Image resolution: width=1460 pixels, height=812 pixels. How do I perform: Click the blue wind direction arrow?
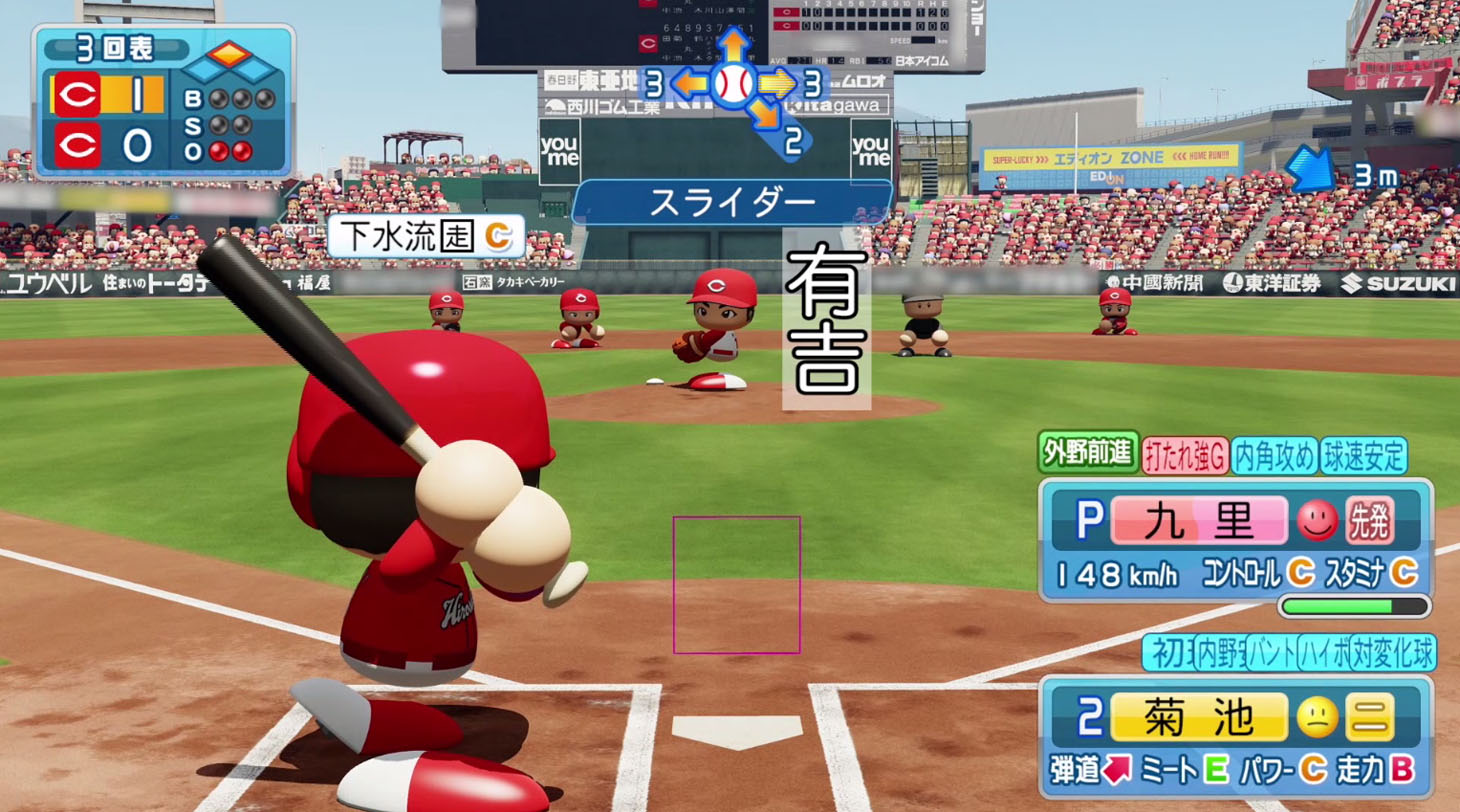pyautogui.click(x=1310, y=168)
